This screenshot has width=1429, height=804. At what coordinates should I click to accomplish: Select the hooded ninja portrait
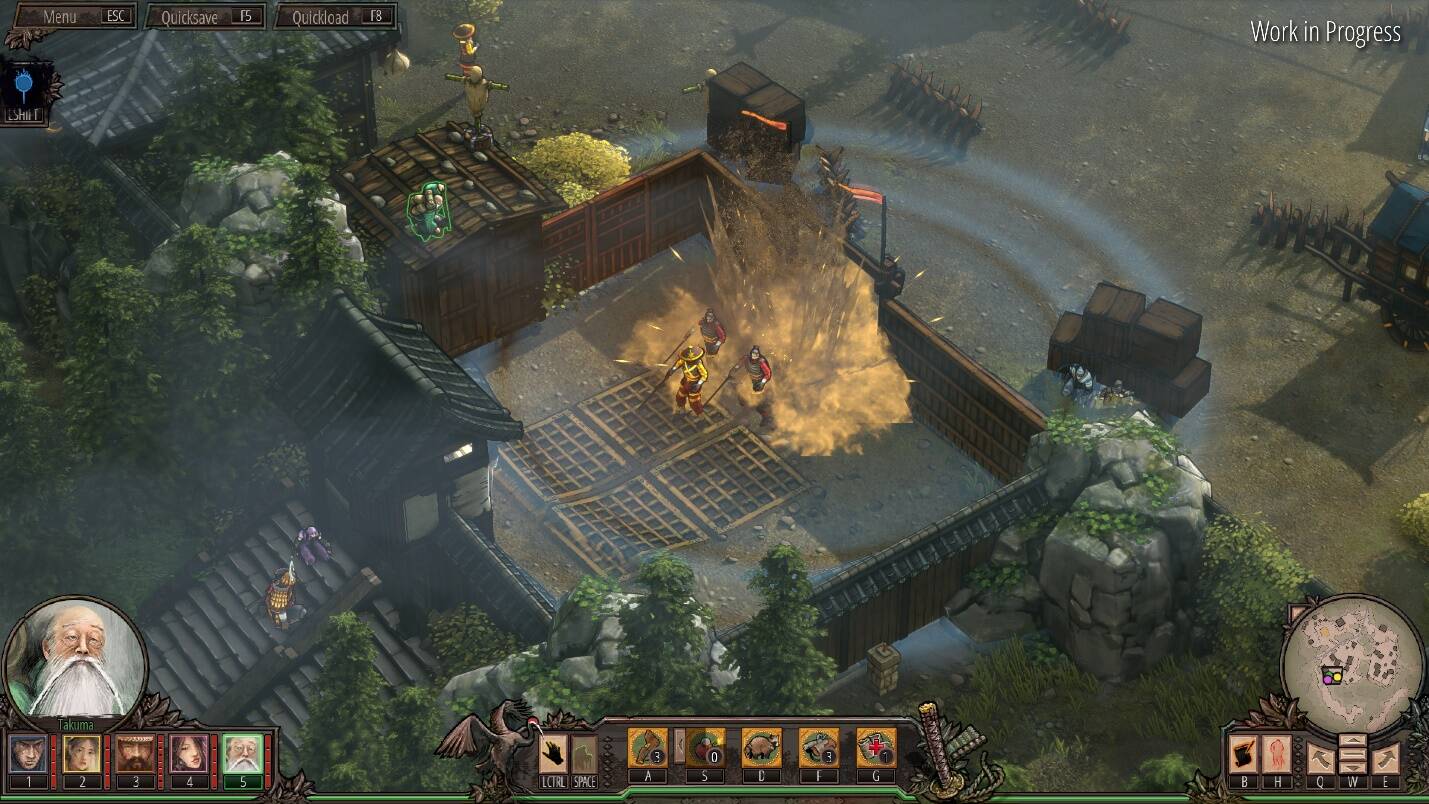(x=27, y=754)
